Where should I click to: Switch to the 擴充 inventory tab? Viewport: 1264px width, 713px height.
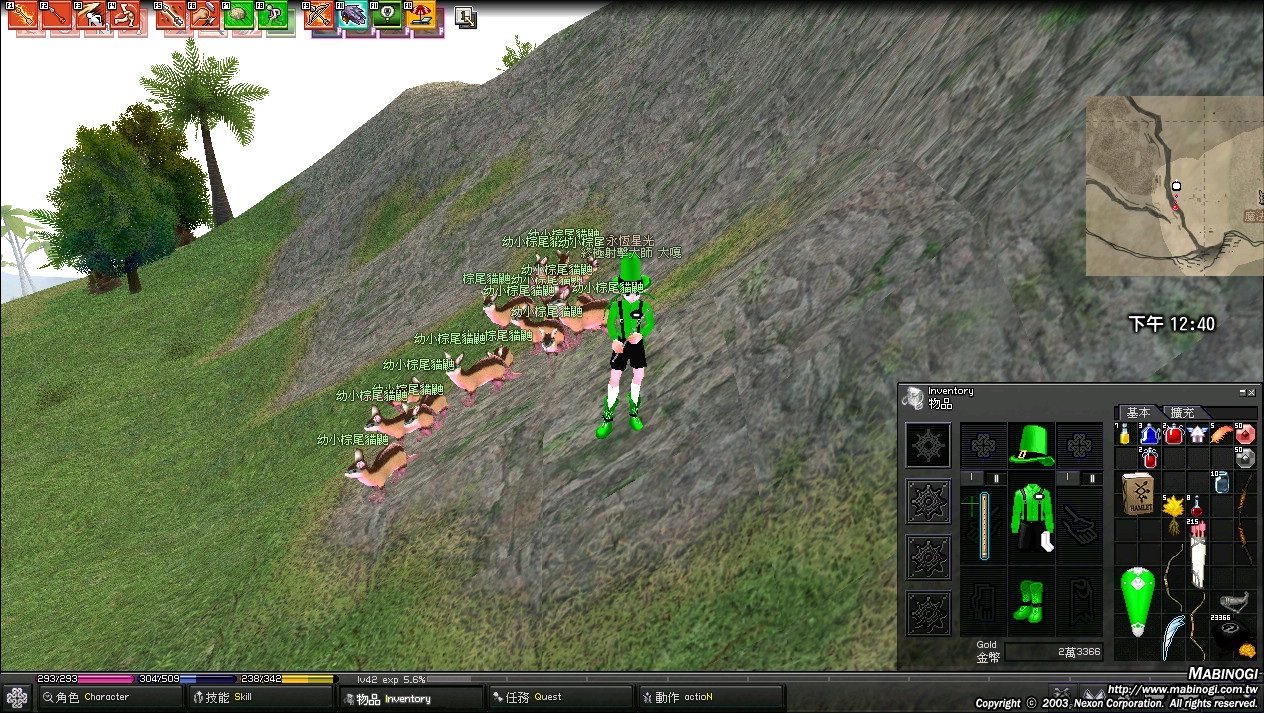pyautogui.click(x=1183, y=413)
